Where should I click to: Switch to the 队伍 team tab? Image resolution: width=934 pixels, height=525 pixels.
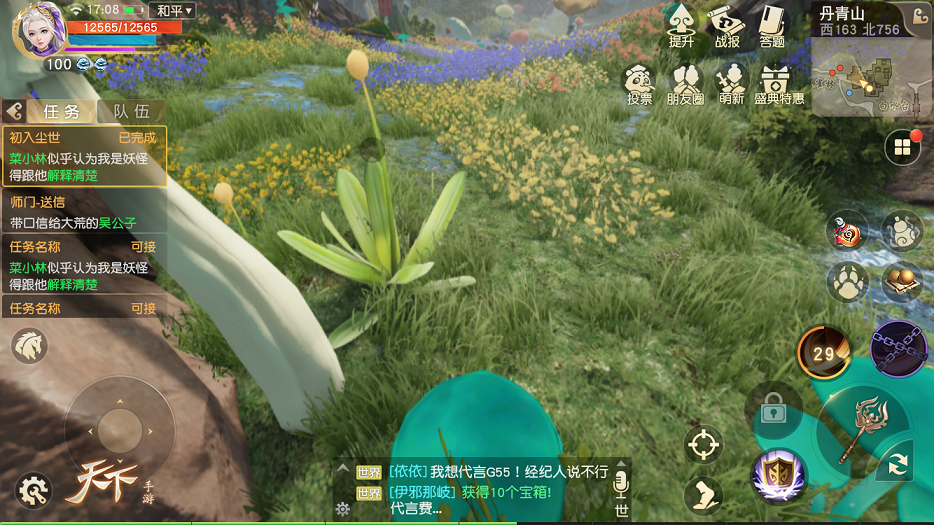click(x=131, y=112)
